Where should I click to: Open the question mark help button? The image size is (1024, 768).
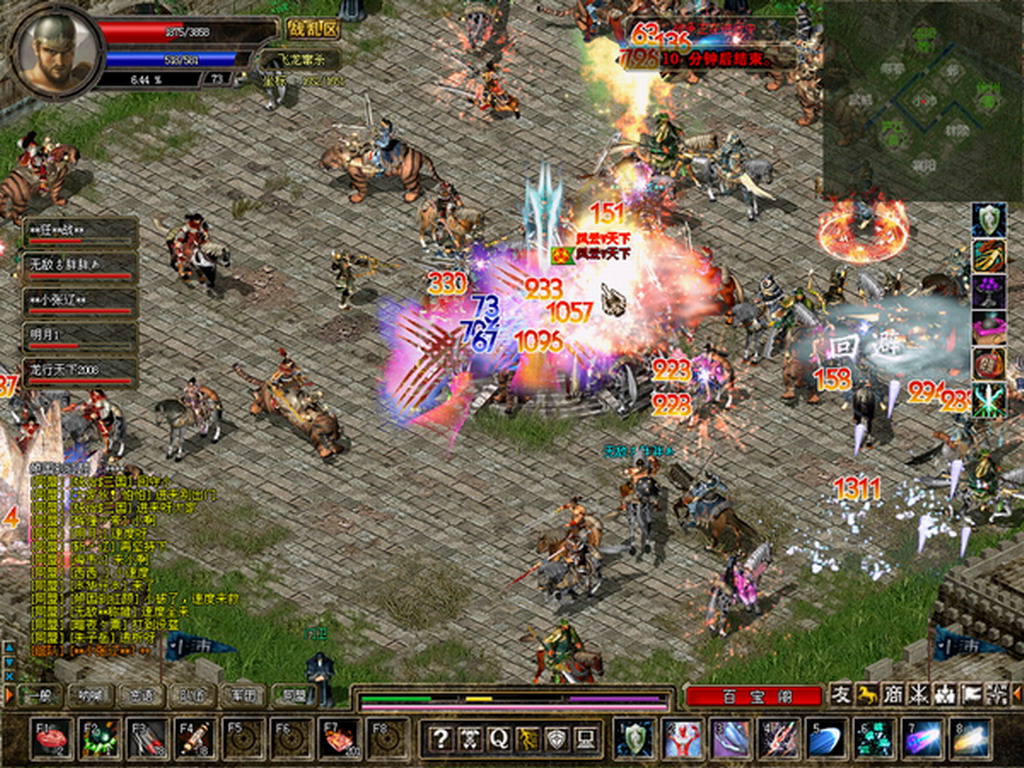(440, 739)
